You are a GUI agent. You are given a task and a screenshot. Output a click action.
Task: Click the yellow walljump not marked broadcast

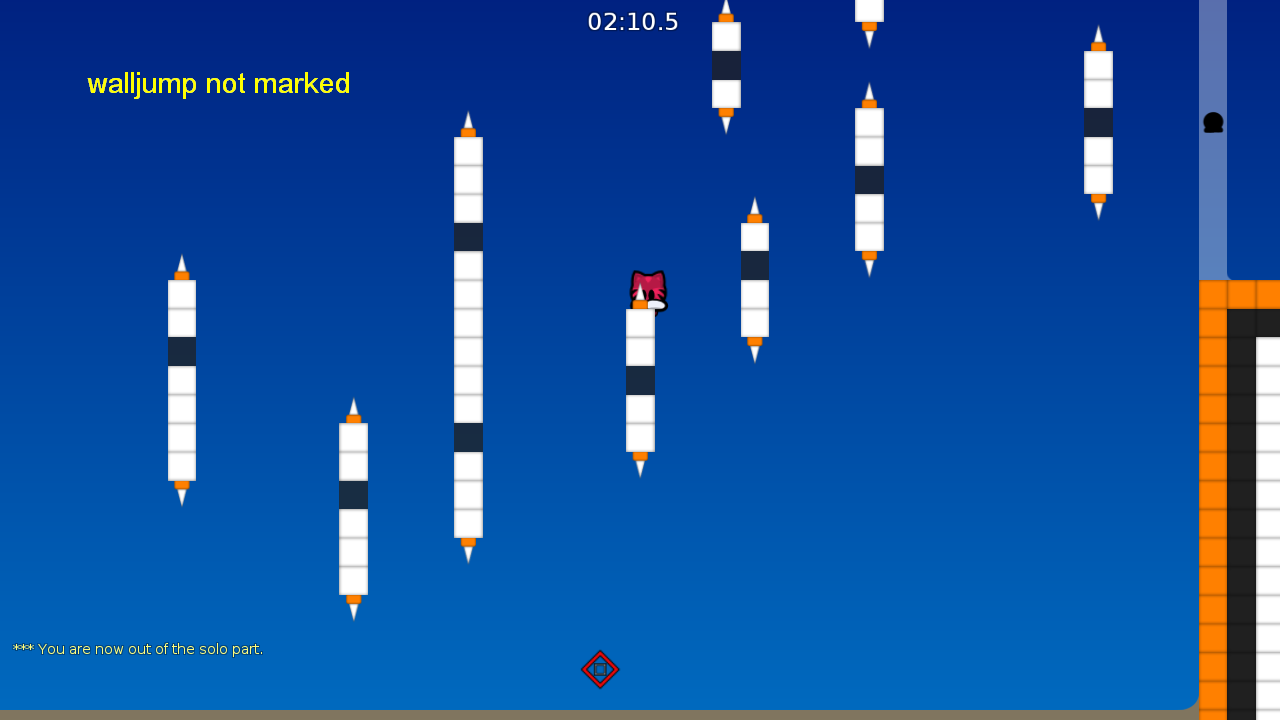[218, 84]
